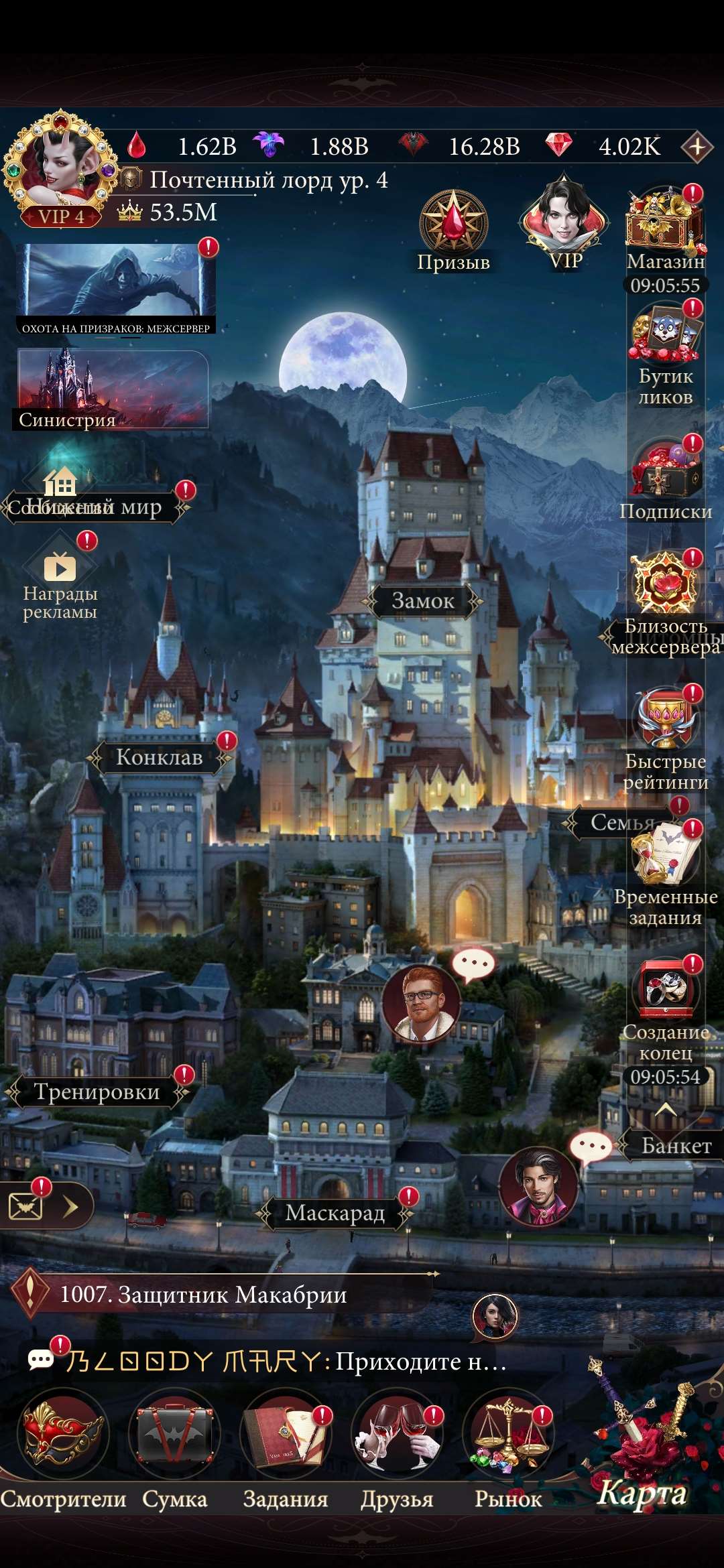The height and width of the screenshot is (1568, 724).
Task: Open quest tracker 1007 Защитник Макабрии
Action: [203, 1295]
